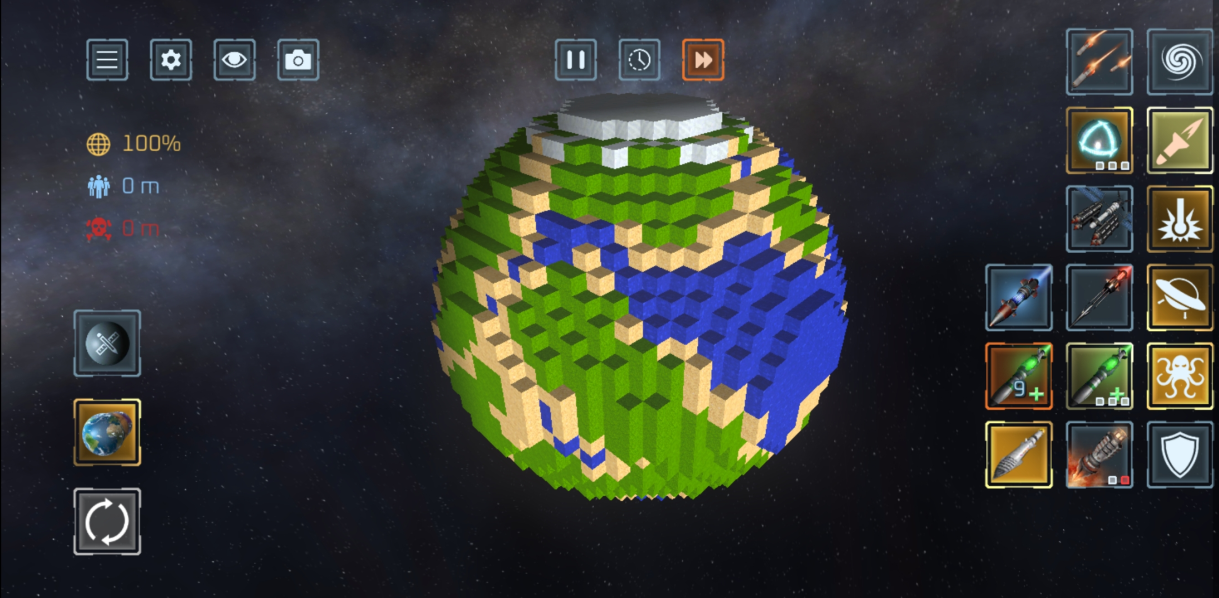This screenshot has height=598, width=1219.
Task: Choose the pink rocket on olive background
Action: point(1180,140)
